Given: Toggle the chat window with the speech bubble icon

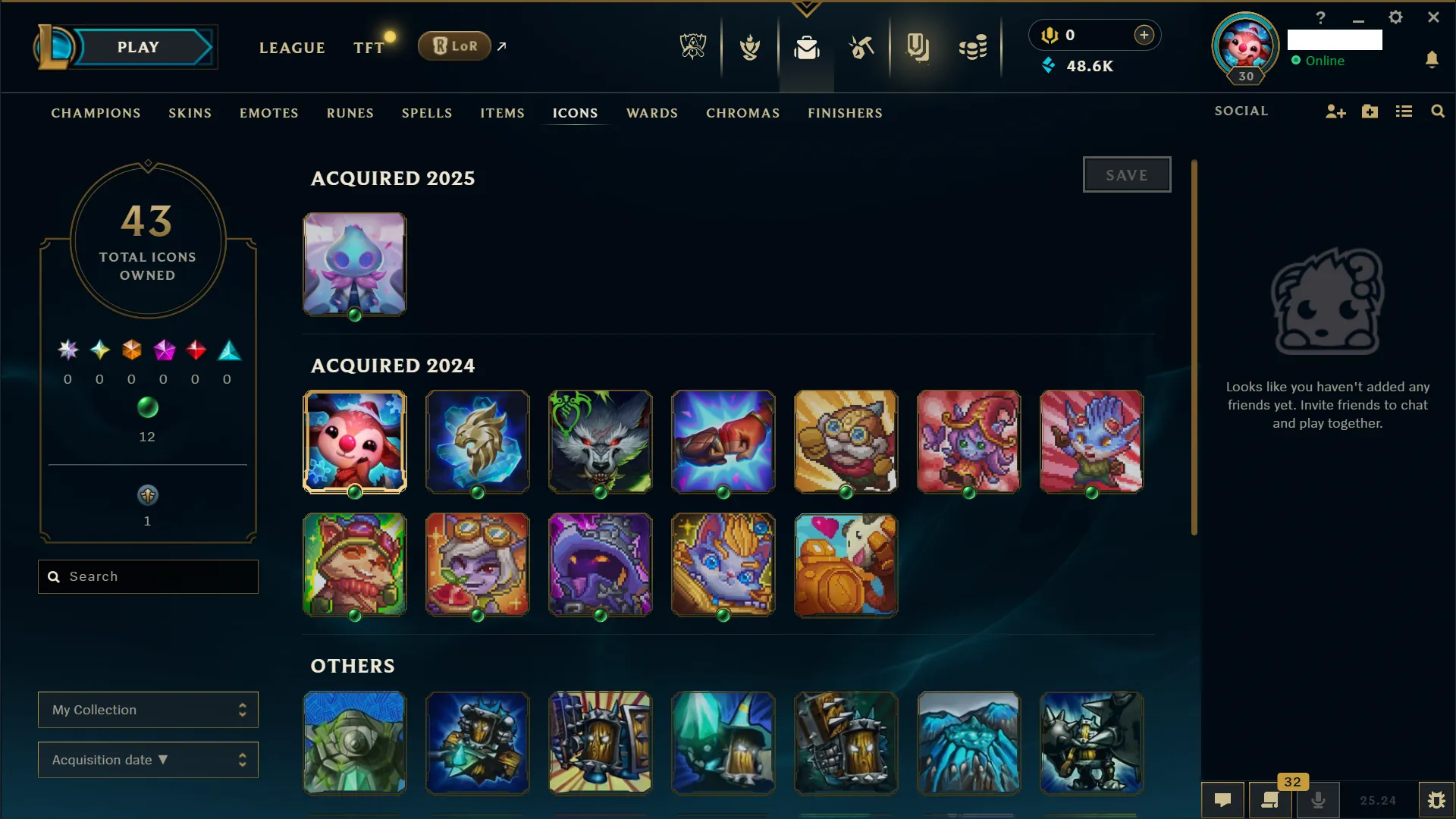Looking at the screenshot, I should [1223, 799].
